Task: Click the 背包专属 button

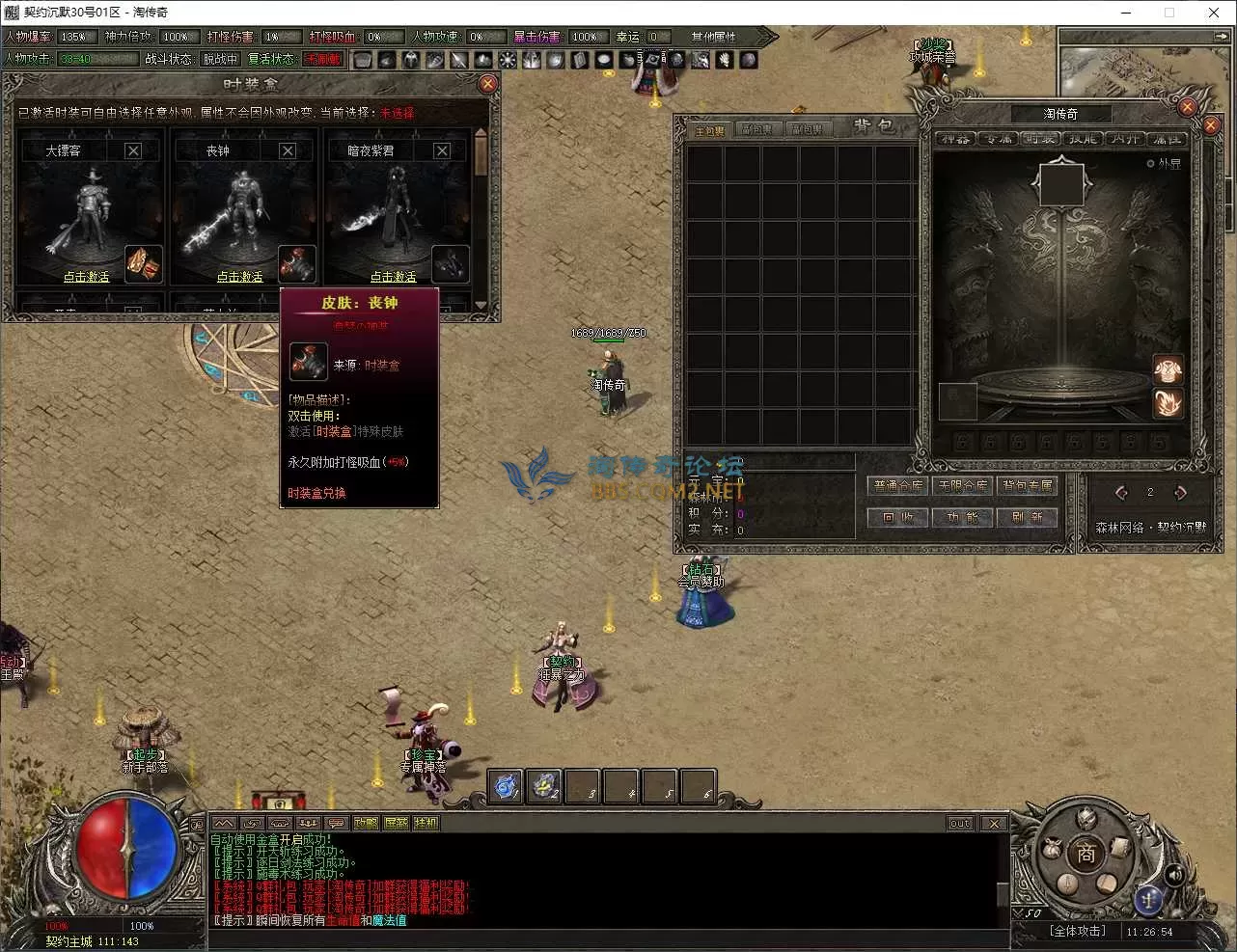Action: (x=1028, y=486)
